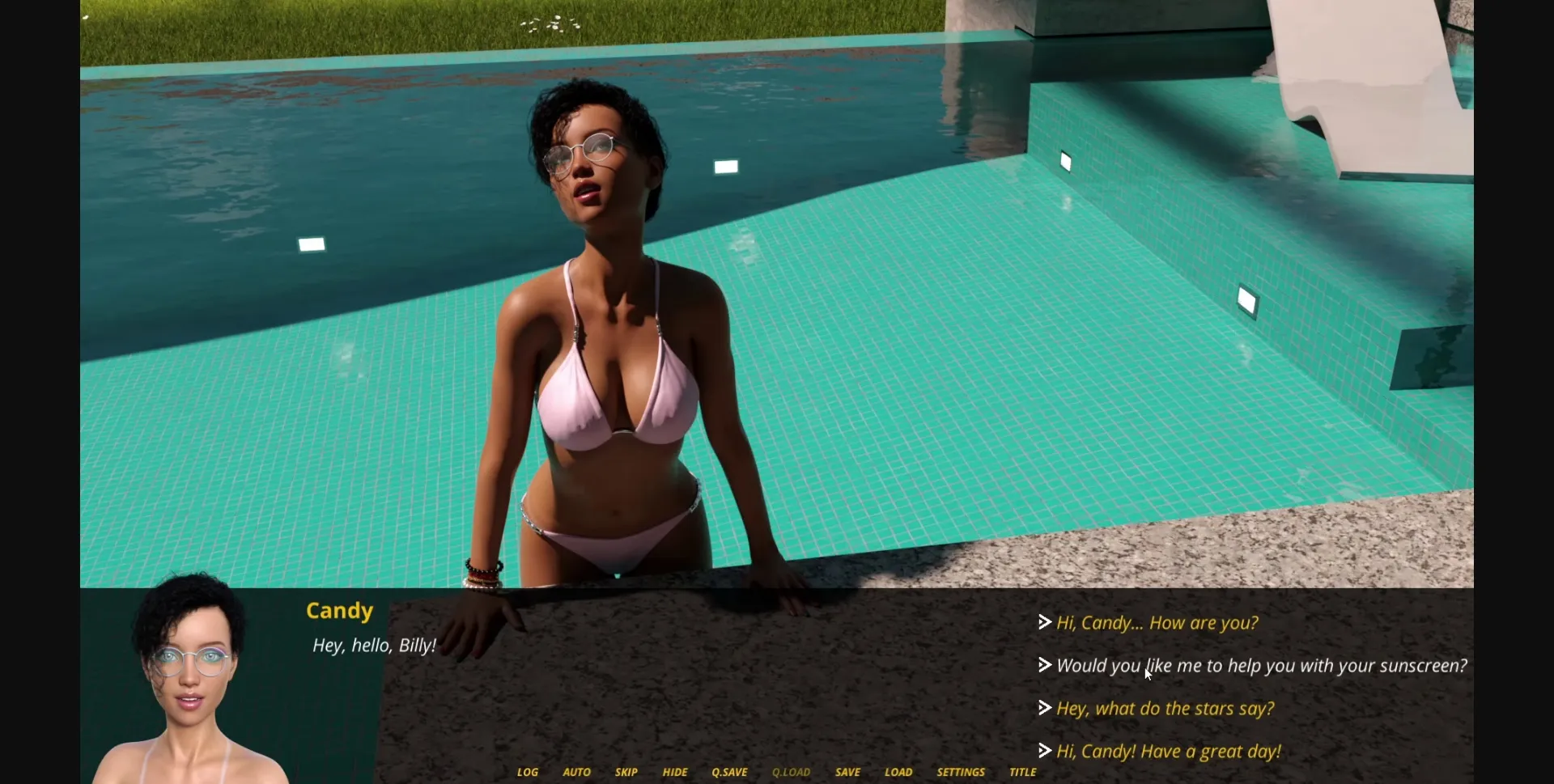Enable AUTO text advance mode
Screen dimensions: 1554x784
pos(575,772)
